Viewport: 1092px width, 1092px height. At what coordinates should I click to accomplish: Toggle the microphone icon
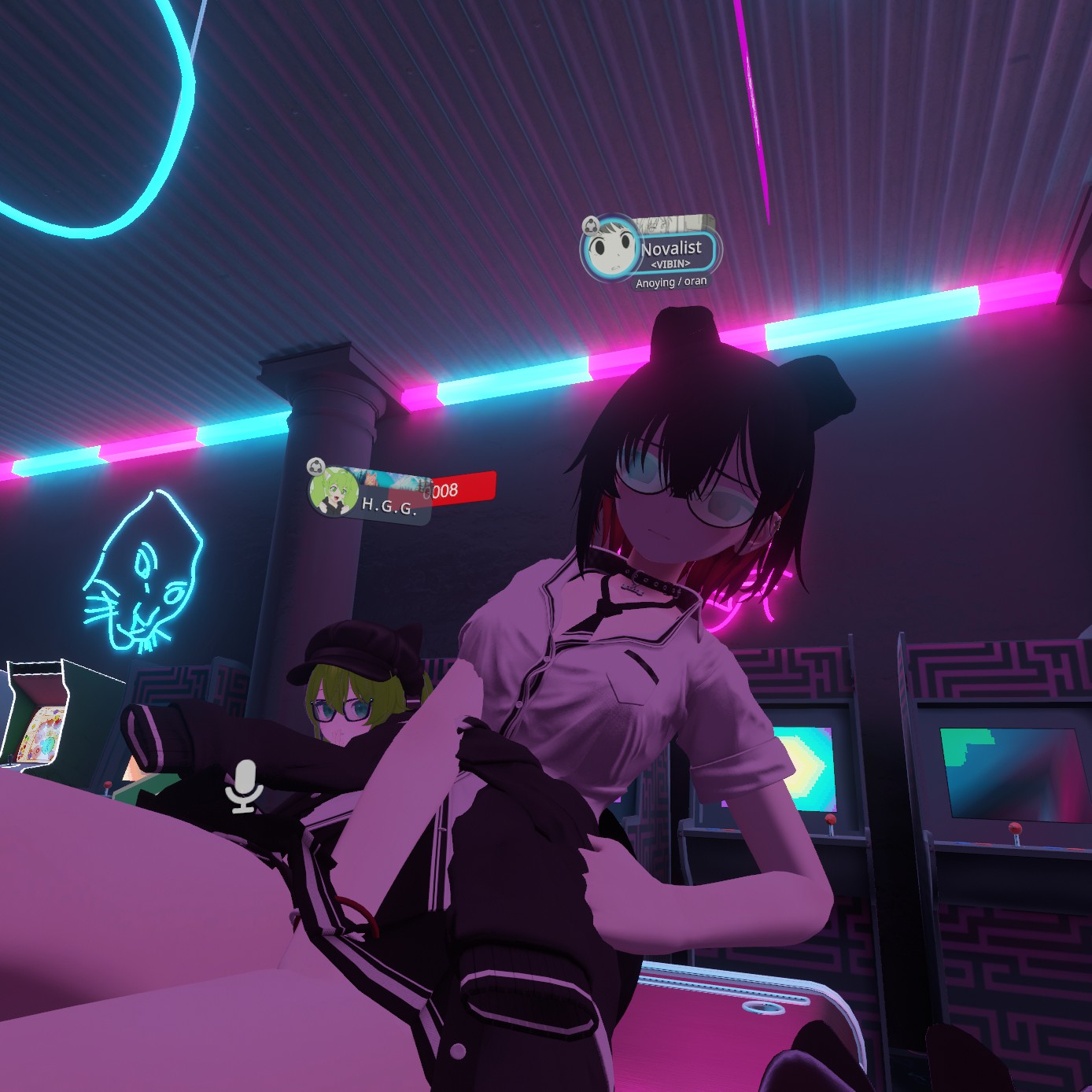(x=244, y=786)
